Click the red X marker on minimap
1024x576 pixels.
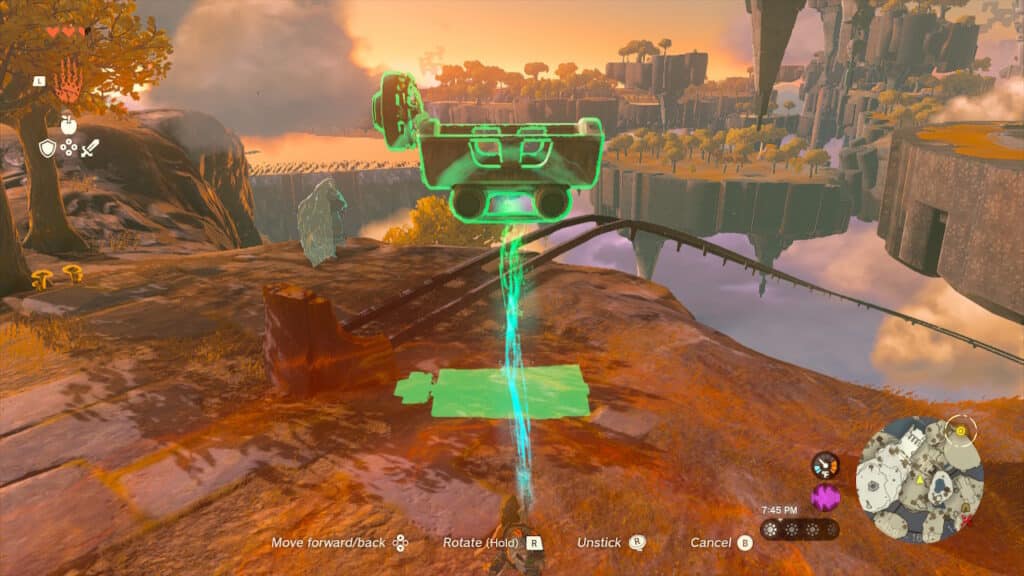pyautogui.click(x=966, y=521)
